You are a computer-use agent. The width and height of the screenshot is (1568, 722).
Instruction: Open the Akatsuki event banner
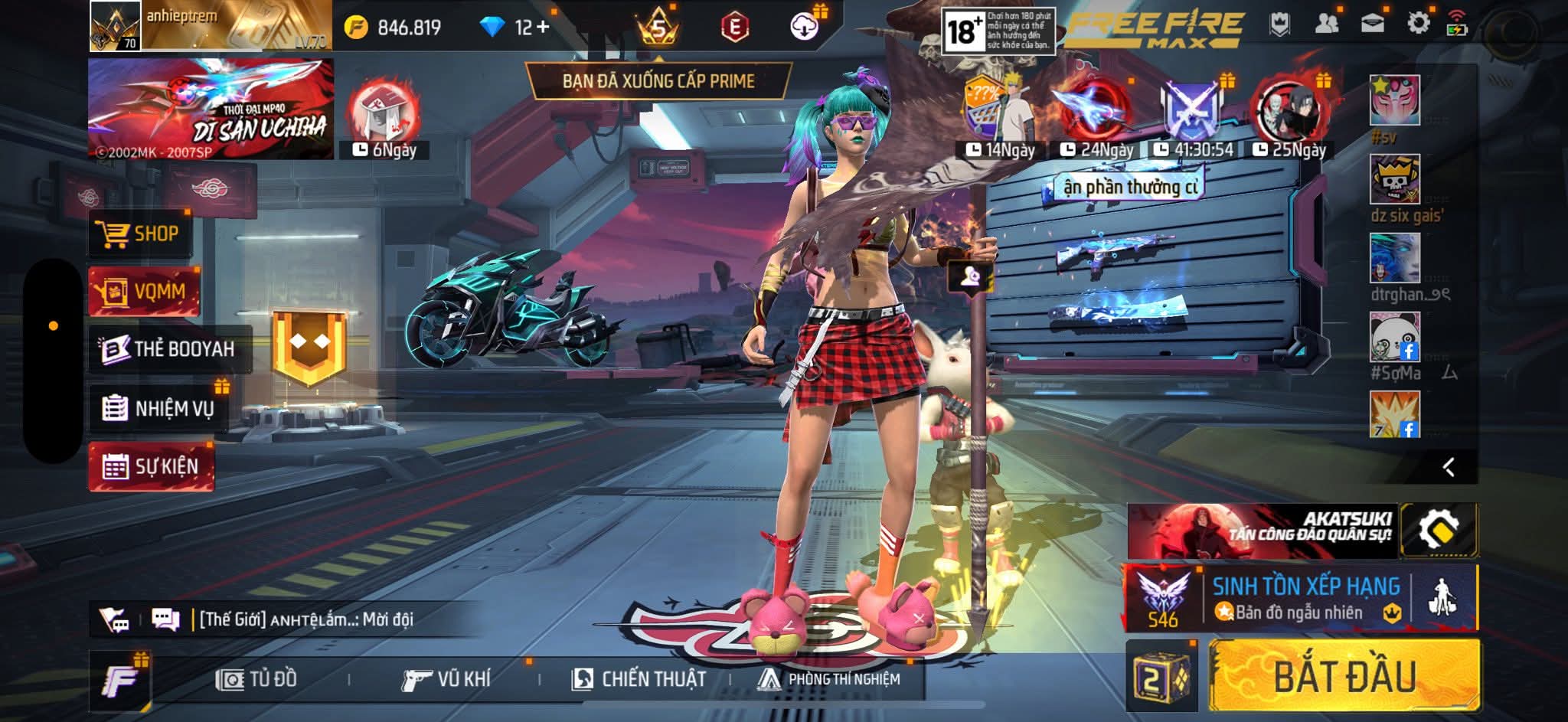pos(1263,531)
